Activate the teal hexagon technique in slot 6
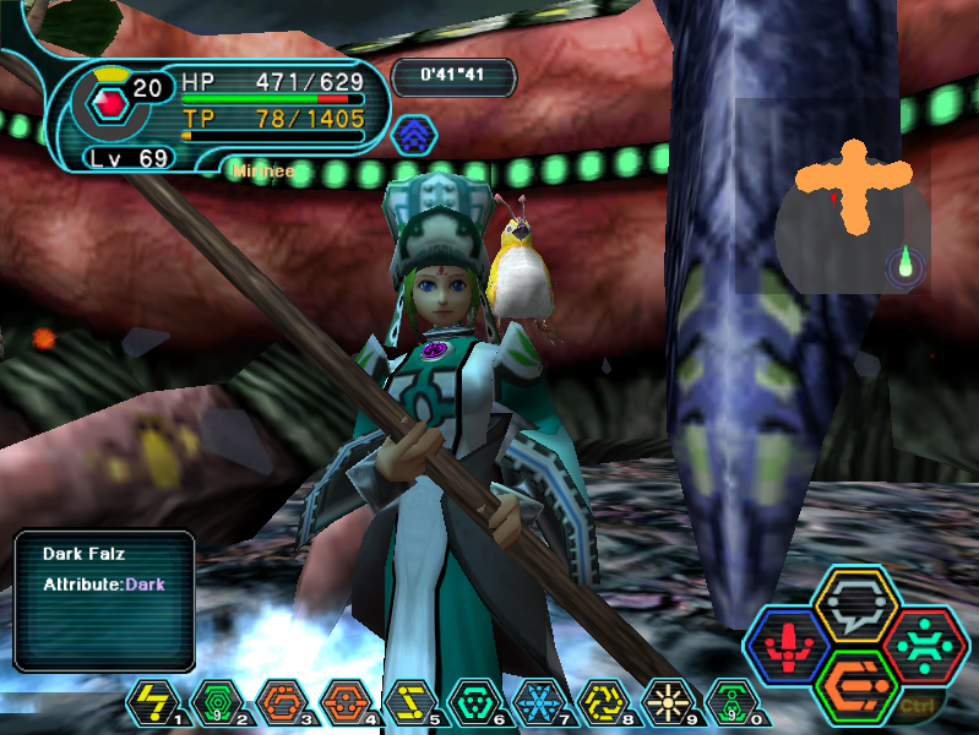The height and width of the screenshot is (735, 979). (x=473, y=701)
